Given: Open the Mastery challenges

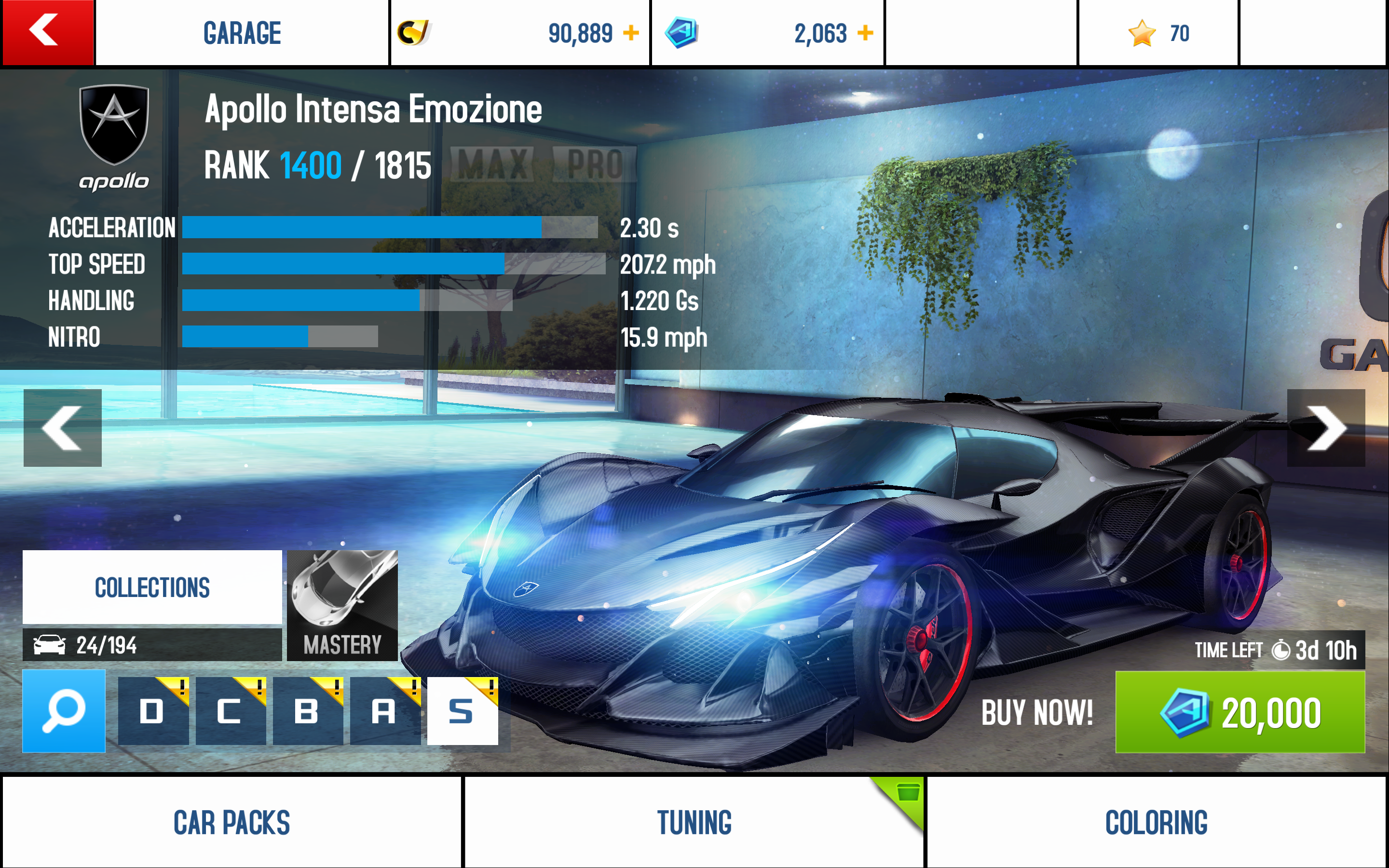Looking at the screenshot, I should click(x=342, y=605).
